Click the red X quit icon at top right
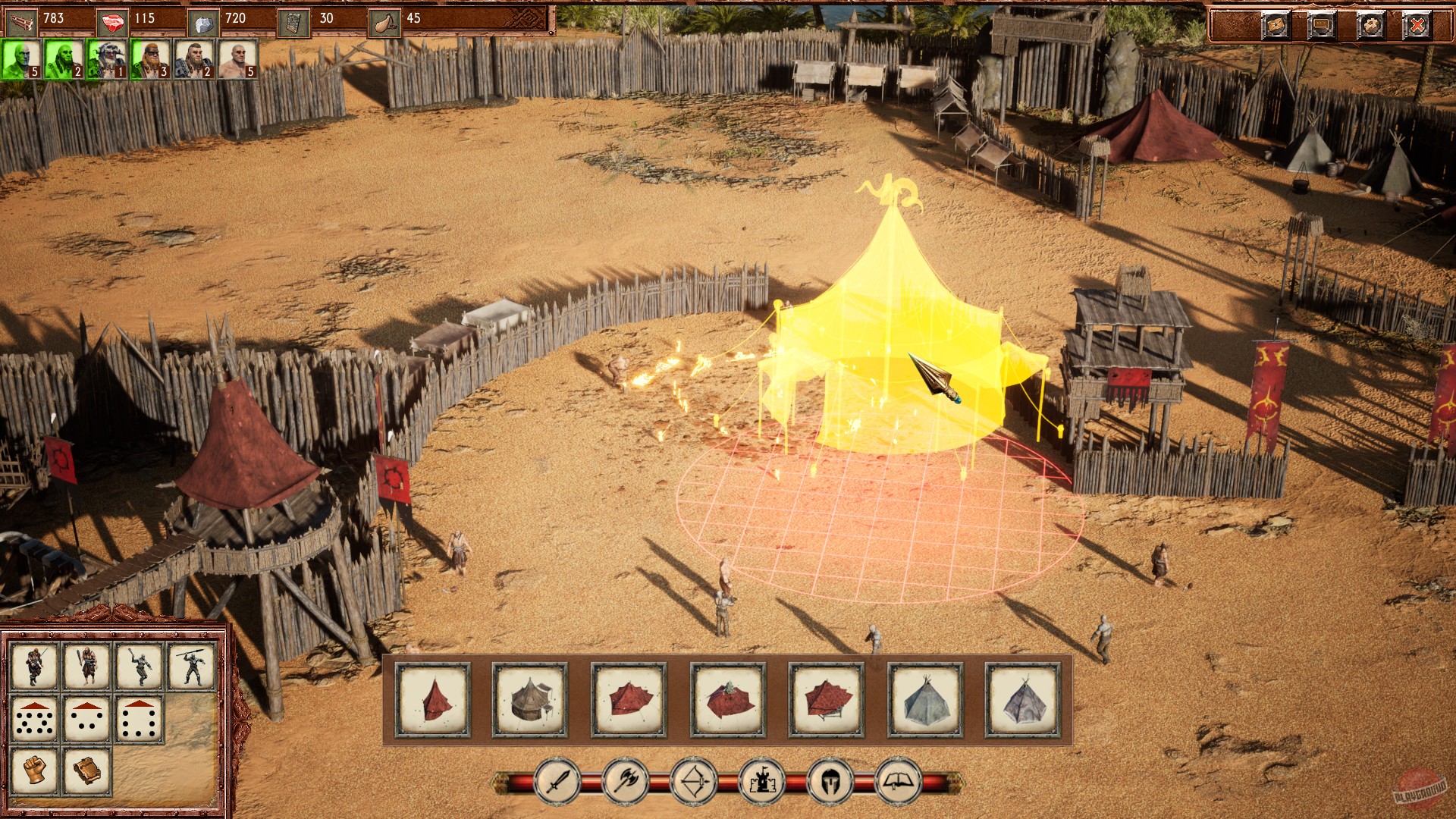The height and width of the screenshot is (819, 1456). (x=1417, y=25)
